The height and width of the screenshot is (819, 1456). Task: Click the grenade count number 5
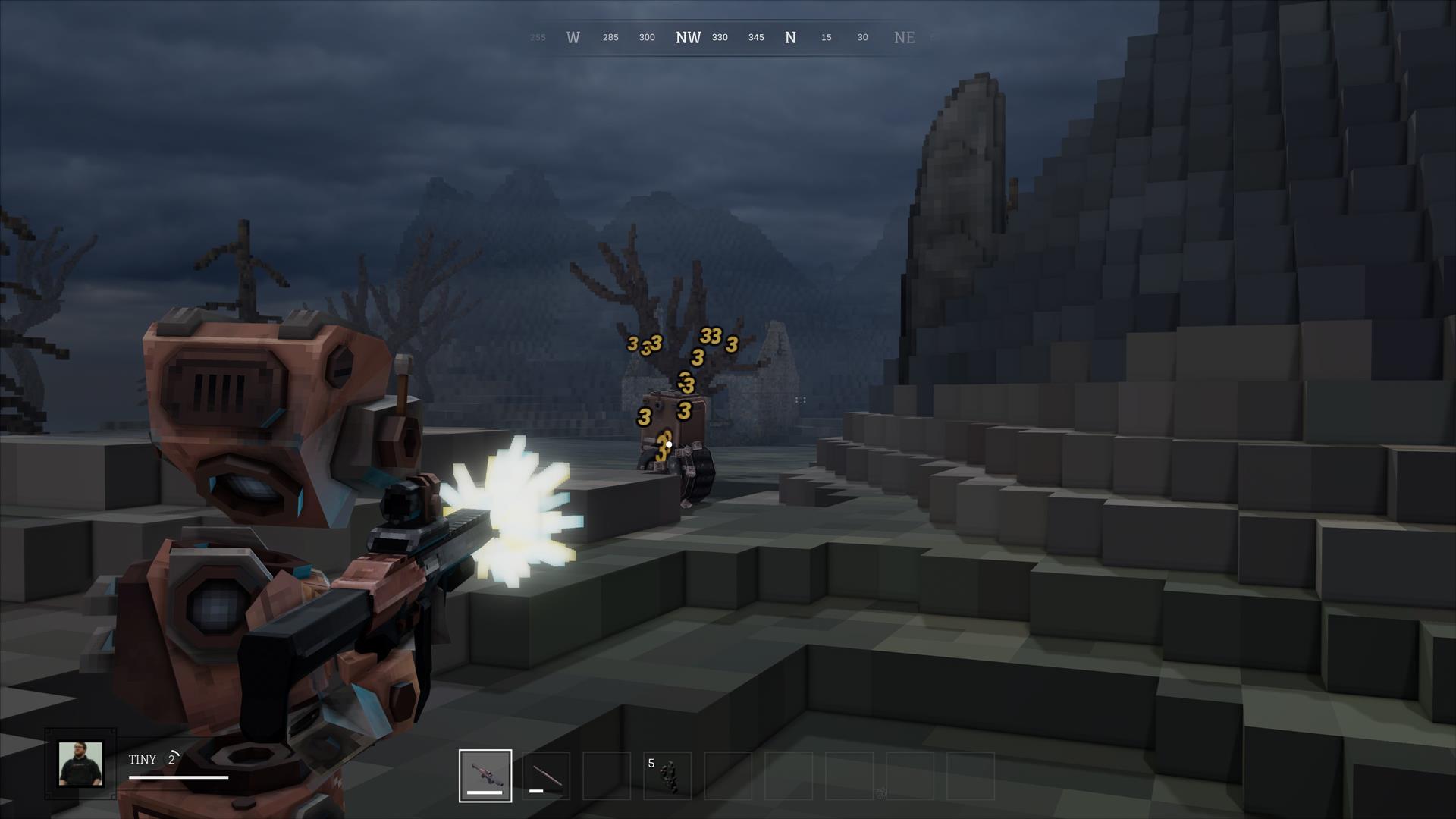[651, 763]
